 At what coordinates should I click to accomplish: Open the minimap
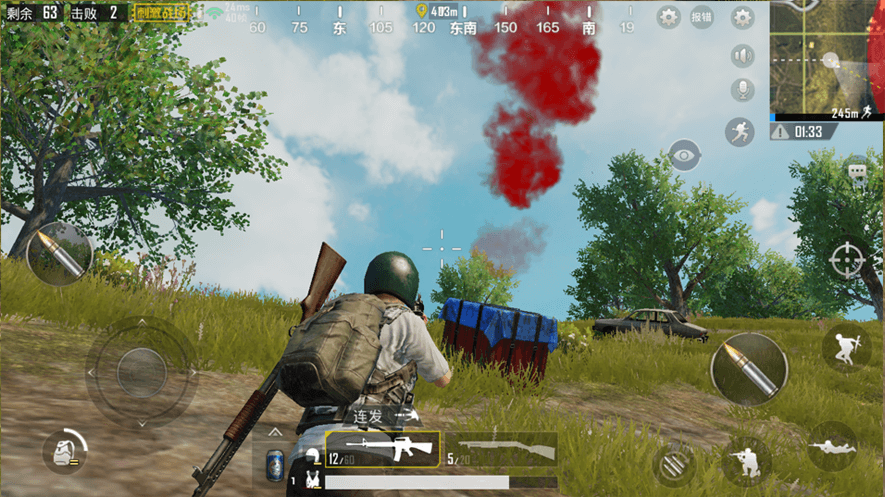point(827,60)
